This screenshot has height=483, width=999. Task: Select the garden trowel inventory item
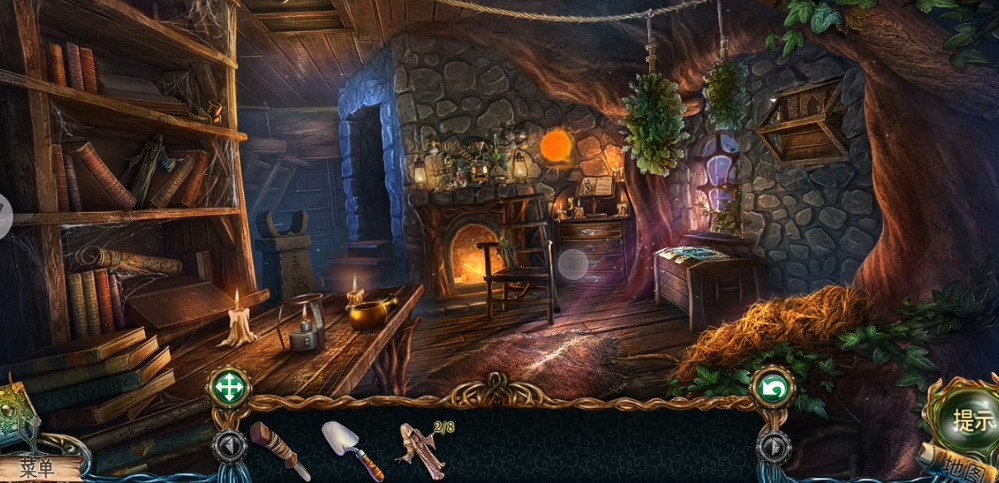351,448
